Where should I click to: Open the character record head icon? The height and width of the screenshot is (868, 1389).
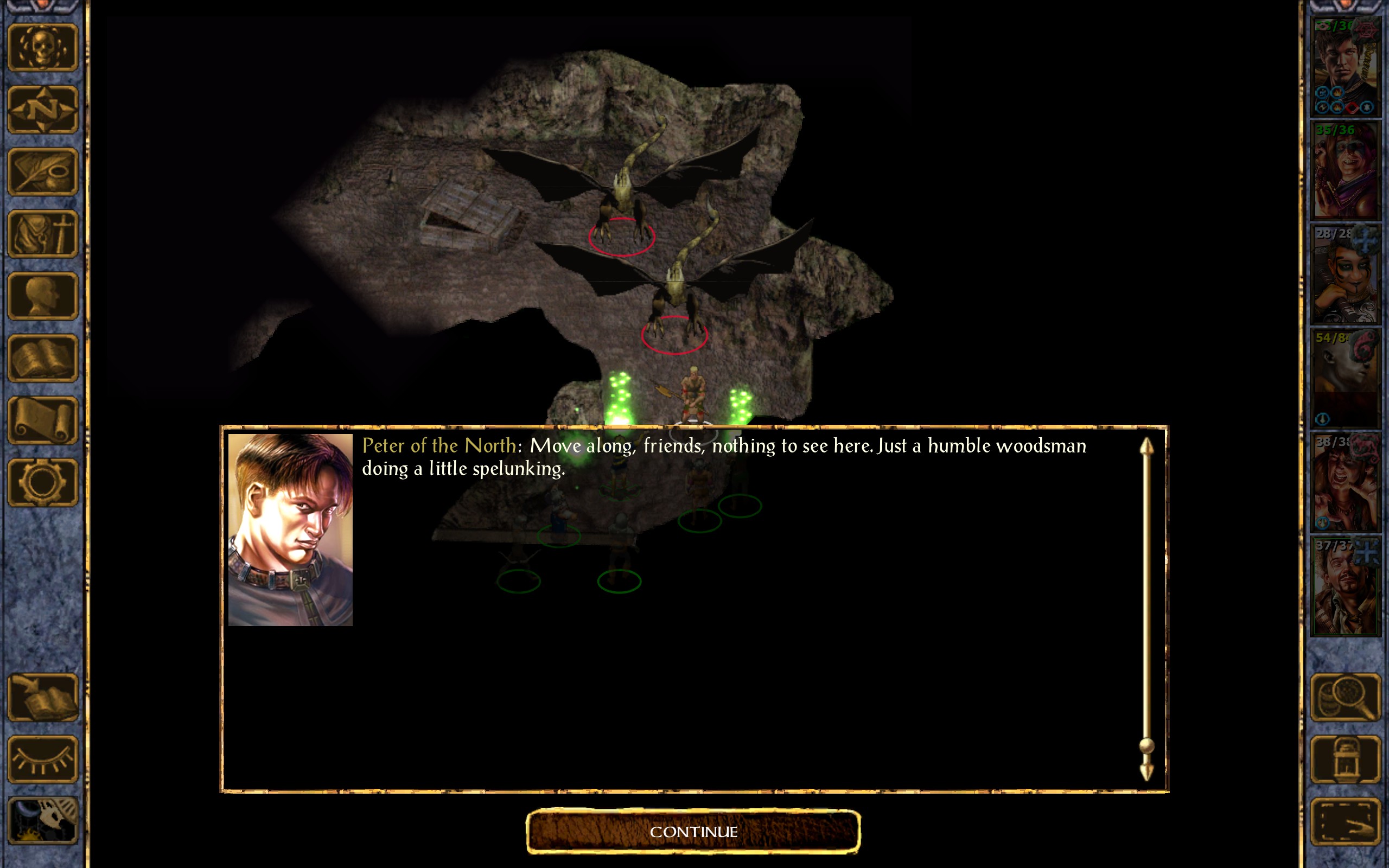pyautogui.click(x=42, y=296)
